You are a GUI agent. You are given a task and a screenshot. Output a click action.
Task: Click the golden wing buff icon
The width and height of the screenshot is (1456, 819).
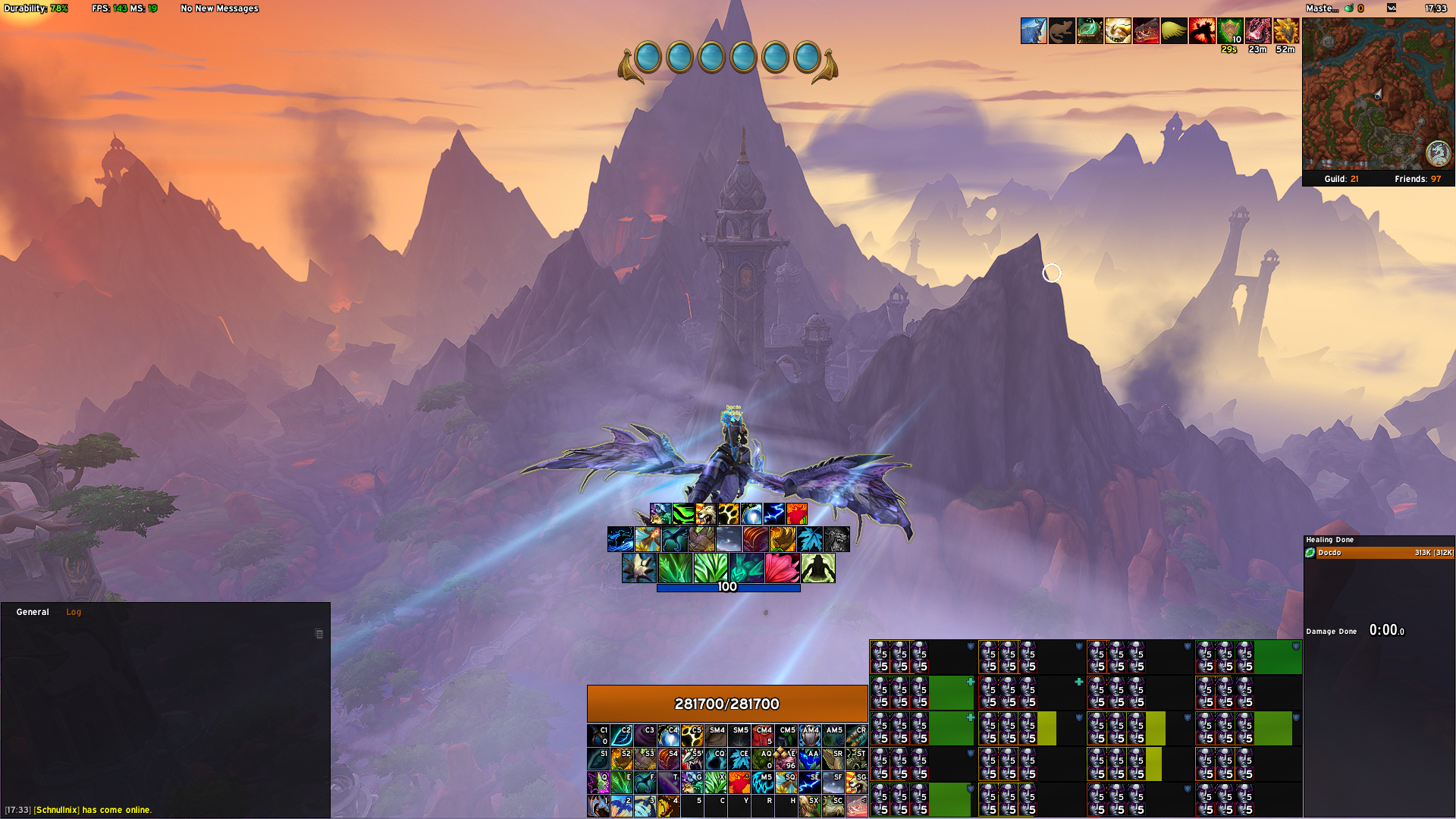pyautogui.click(x=1174, y=31)
